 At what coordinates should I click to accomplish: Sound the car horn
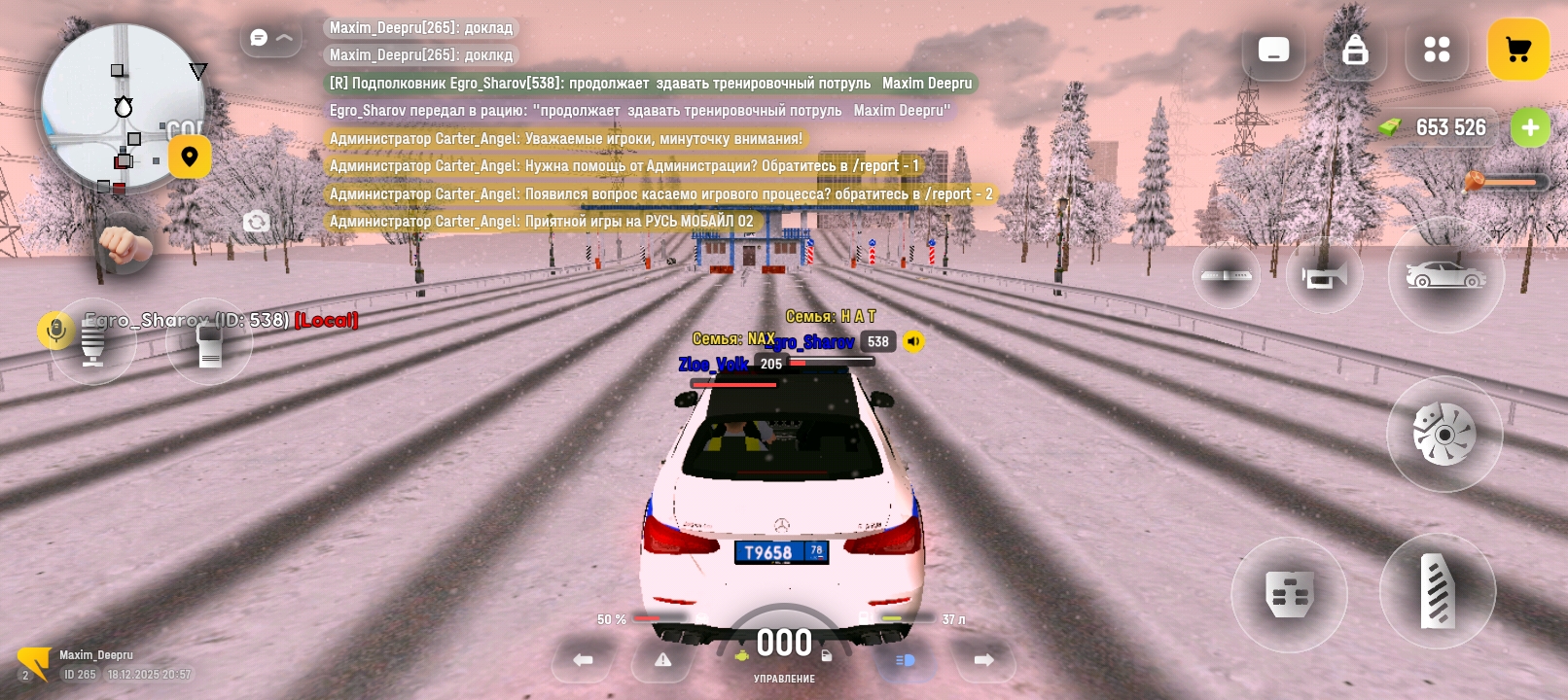click(1324, 276)
